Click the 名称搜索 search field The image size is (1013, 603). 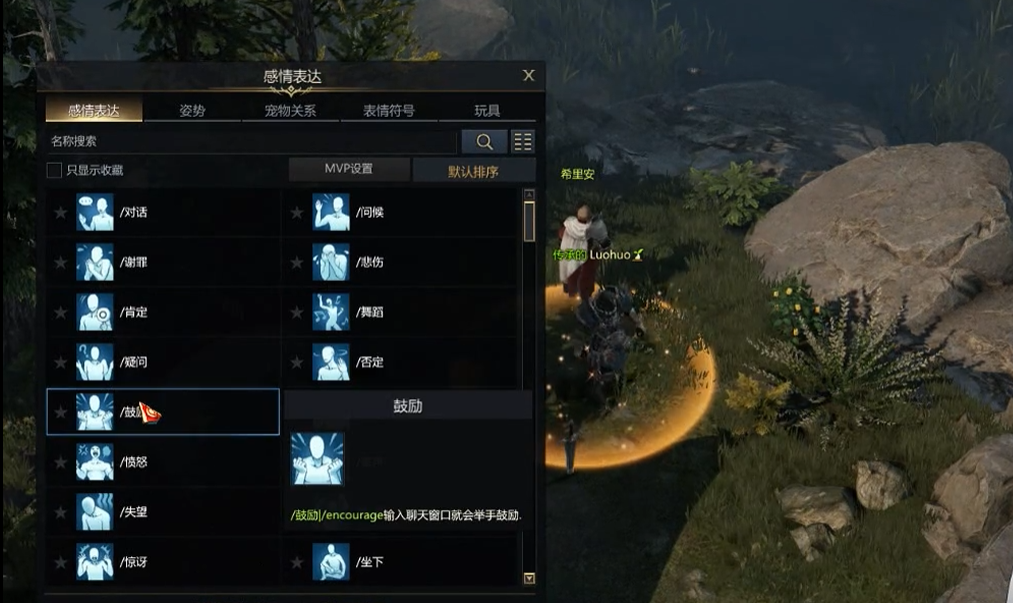tap(250, 142)
